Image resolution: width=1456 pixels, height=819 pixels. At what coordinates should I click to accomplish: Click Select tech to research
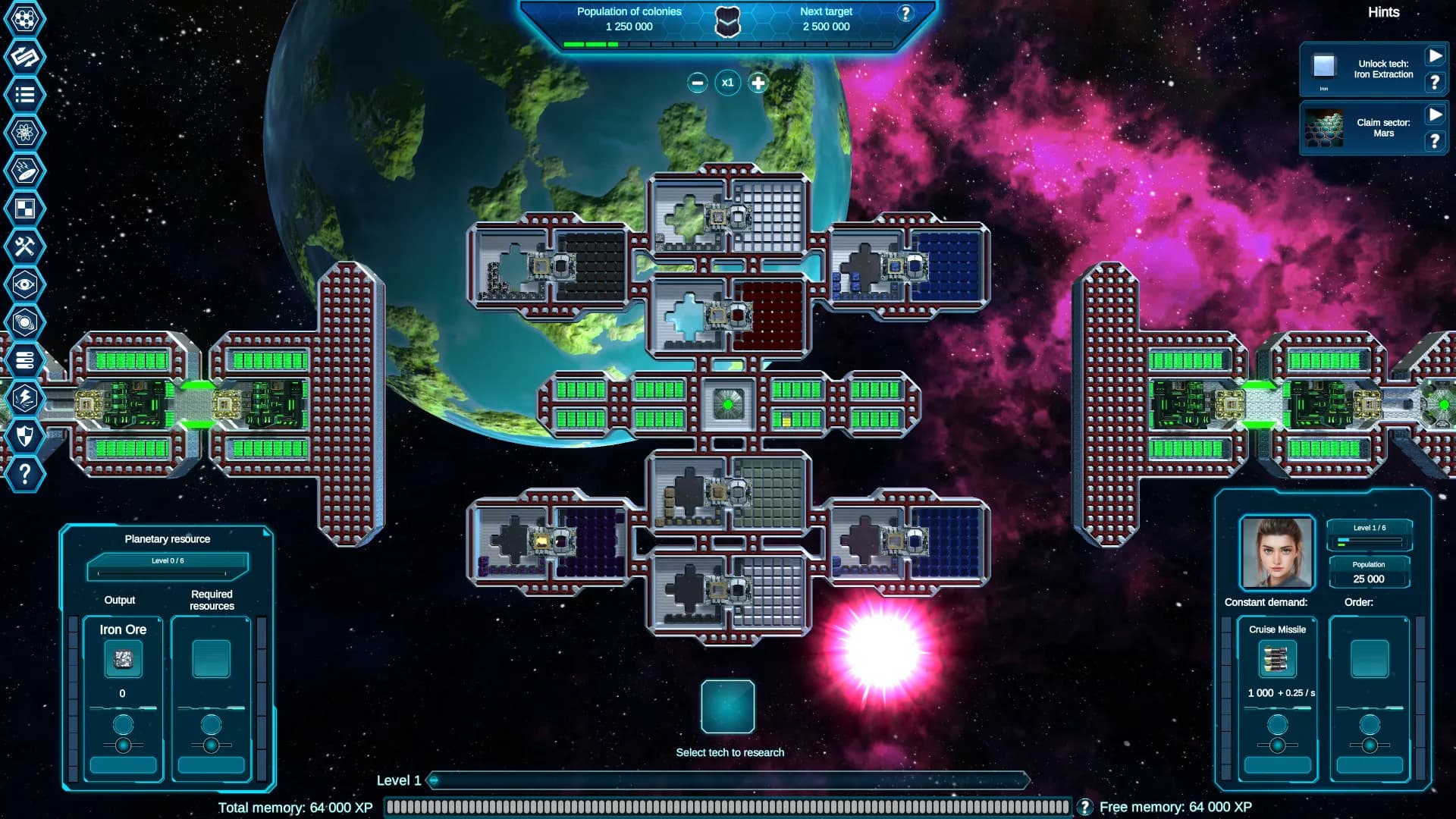(x=730, y=707)
